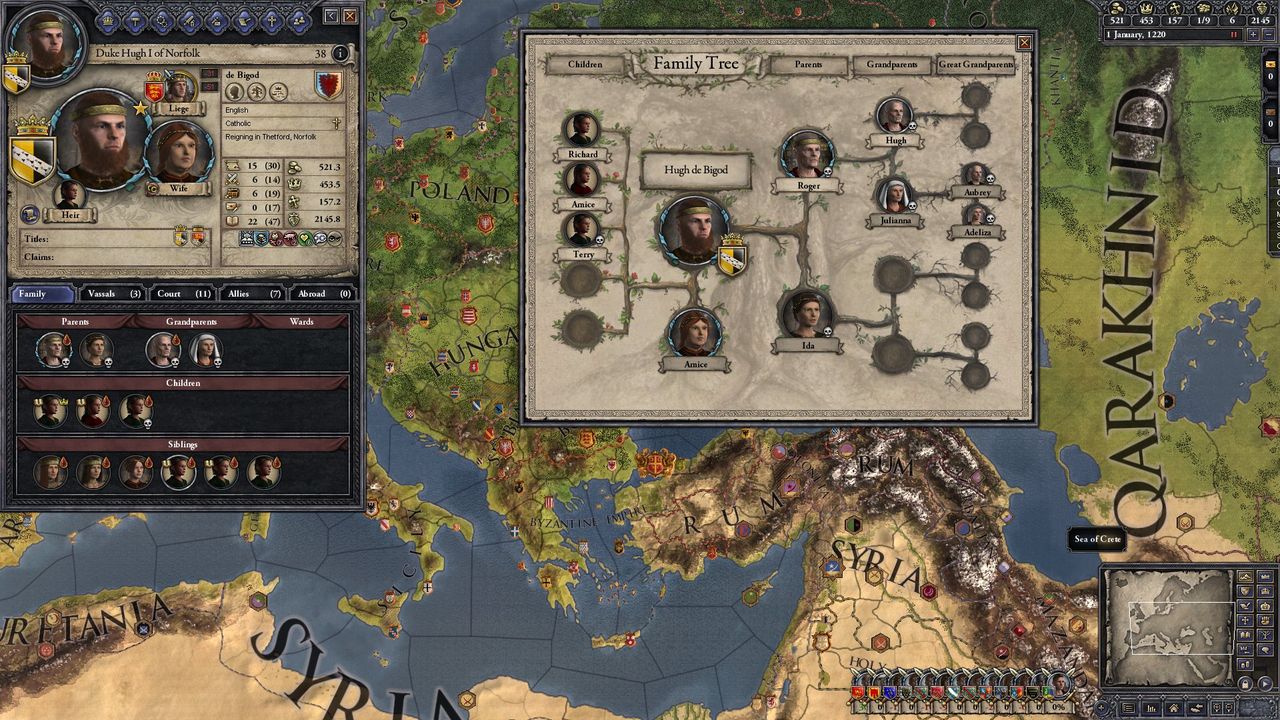Toggle terrain map mode beside the minimap
Image resolution: width=1280 pixels, height=720 pixels.
click(x=1245, y=577)
